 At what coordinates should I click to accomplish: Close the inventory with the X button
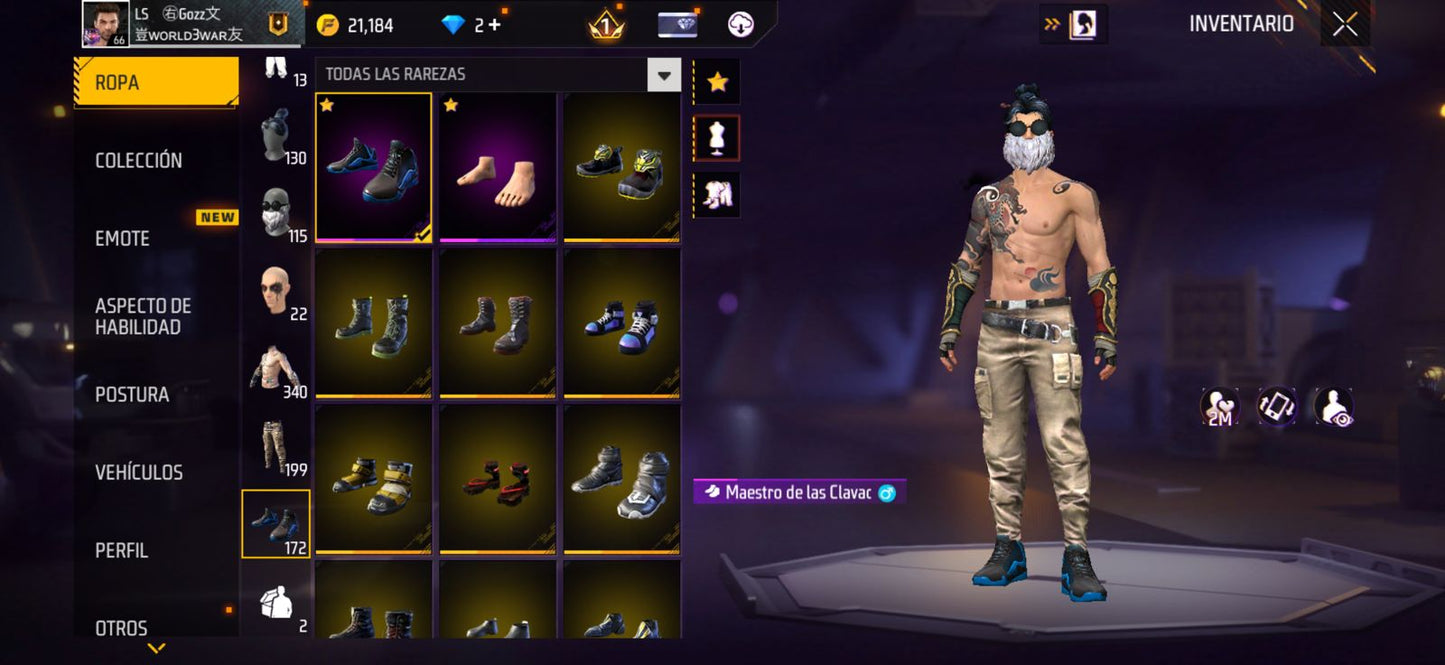(1345, 25)
